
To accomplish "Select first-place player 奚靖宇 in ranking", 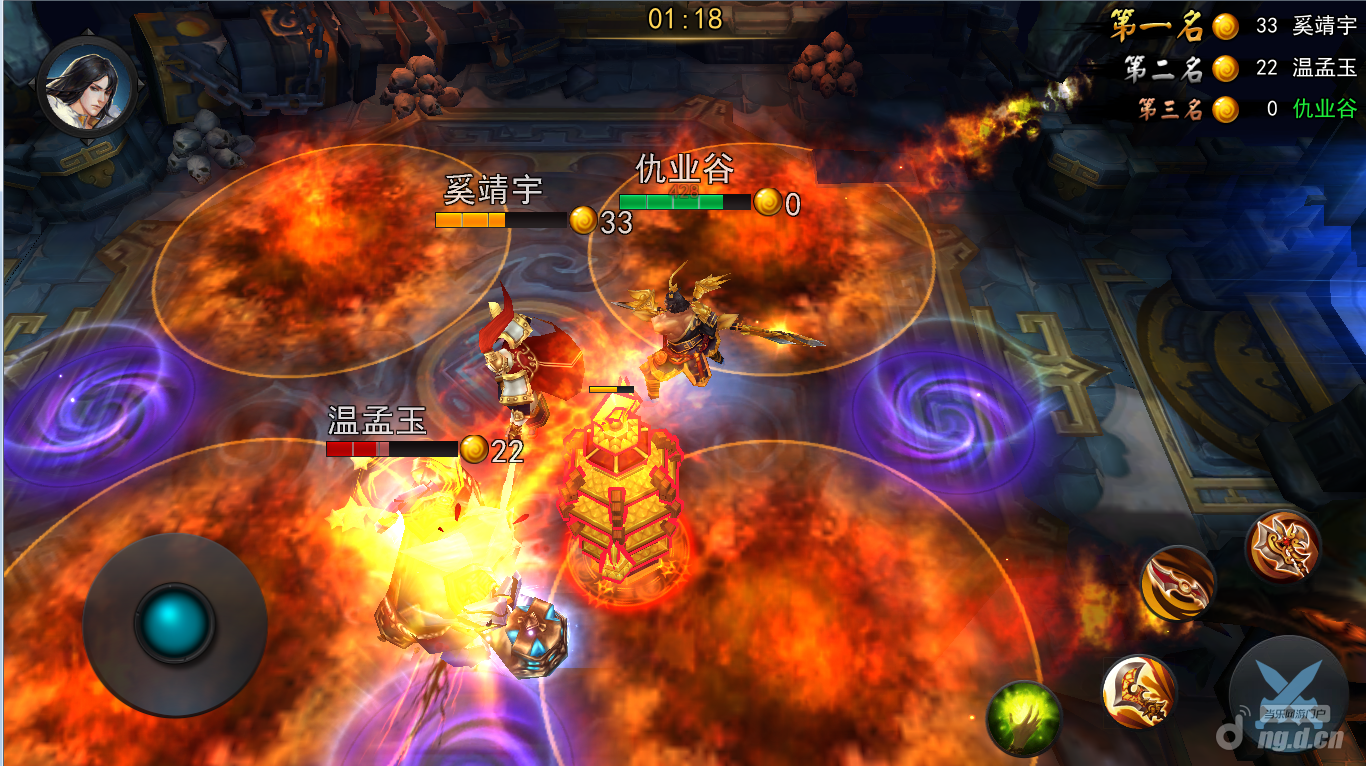I will click(x=1324, y=27).
